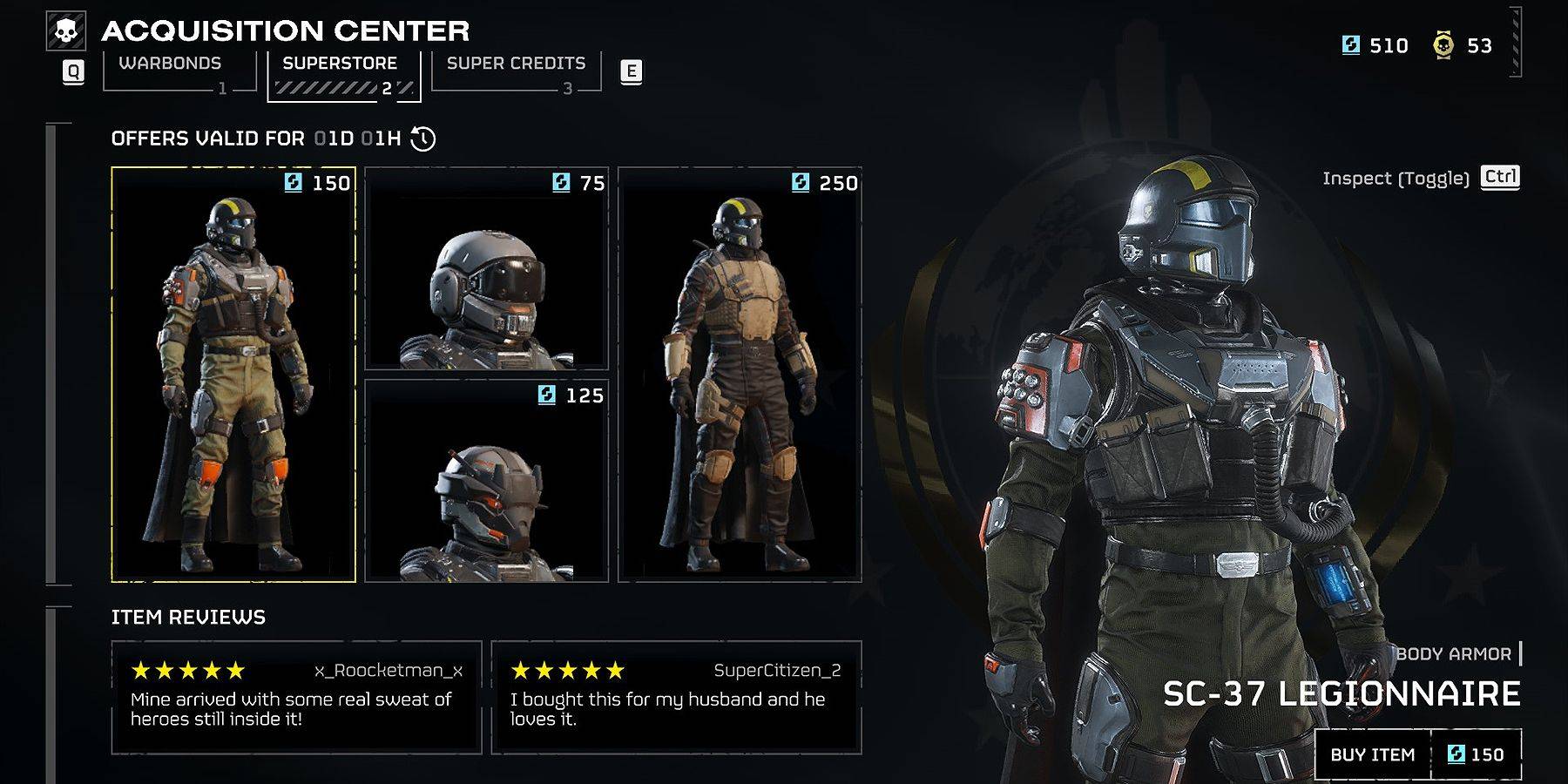Screen dimensions: 1568x784
Task: Select the 250-credit tan armor offer
Action: (x=740, y=375)
